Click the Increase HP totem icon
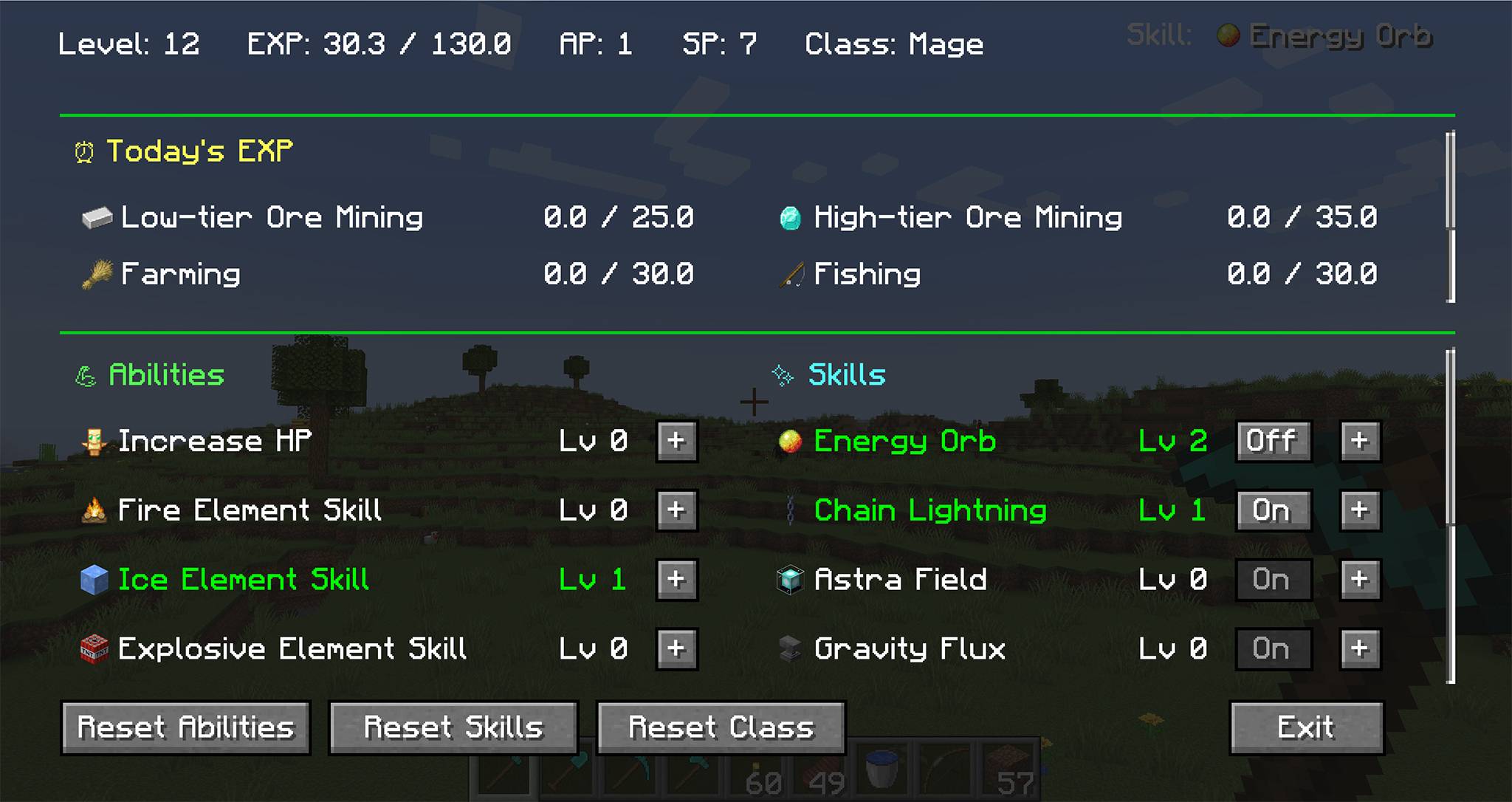This screenshot has height=802, width=1512. pos(94,440)
